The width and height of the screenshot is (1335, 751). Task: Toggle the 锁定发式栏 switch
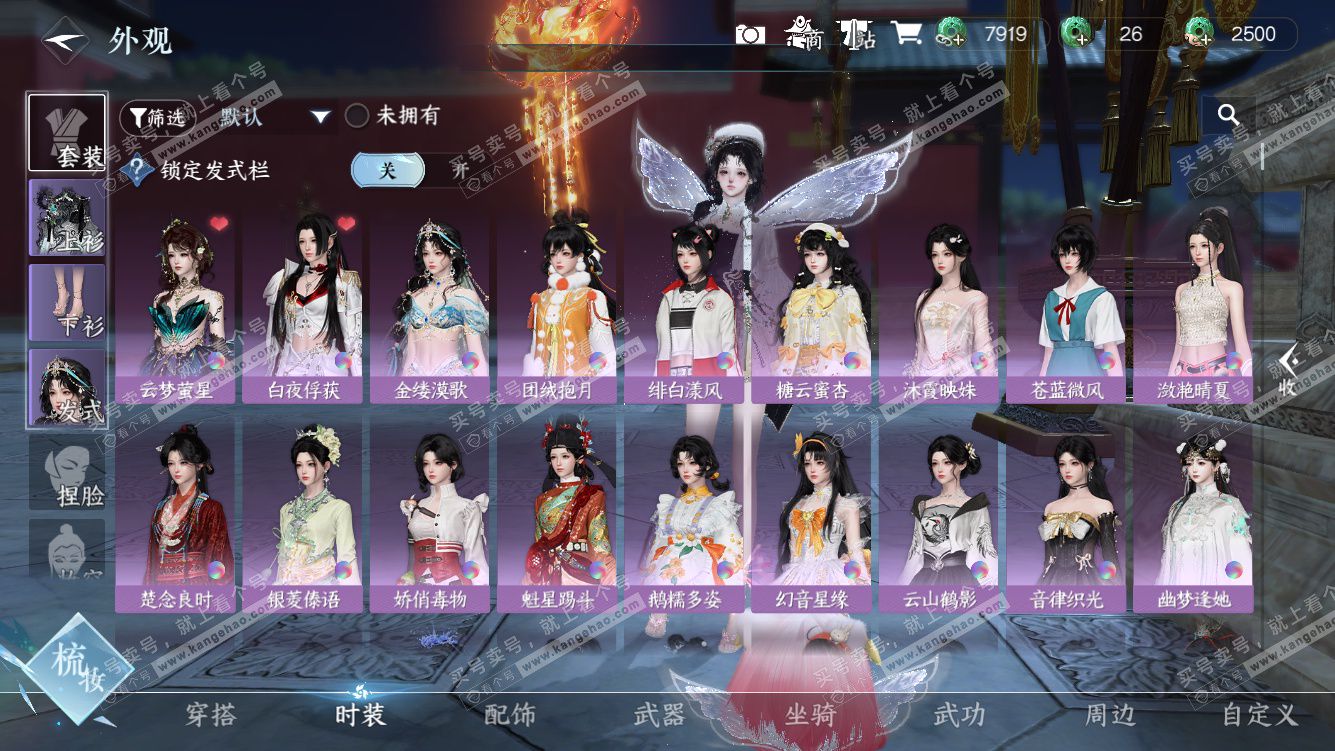point(410,170)
